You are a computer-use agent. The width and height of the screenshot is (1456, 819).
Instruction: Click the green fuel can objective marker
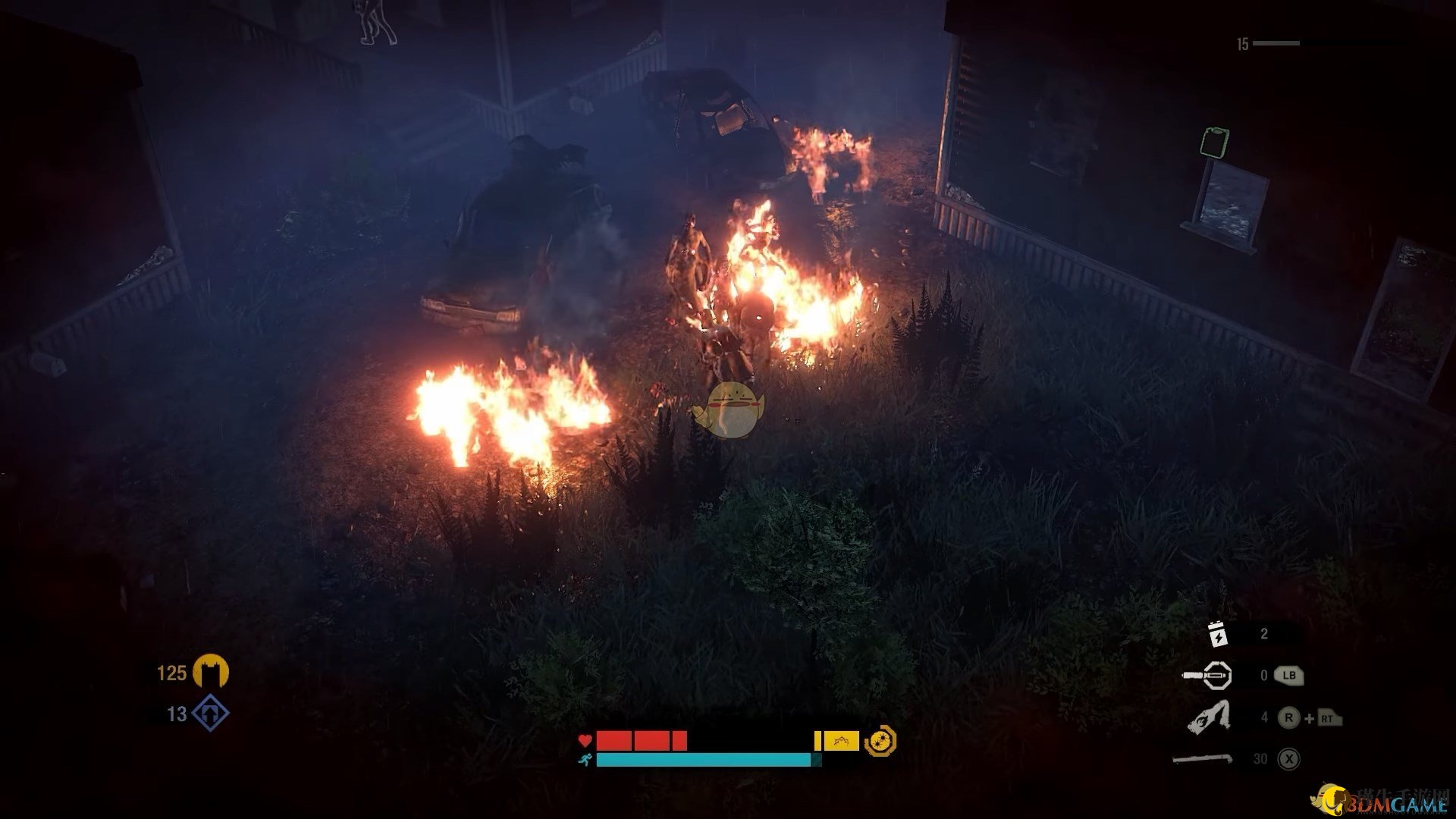(1214, 143)
